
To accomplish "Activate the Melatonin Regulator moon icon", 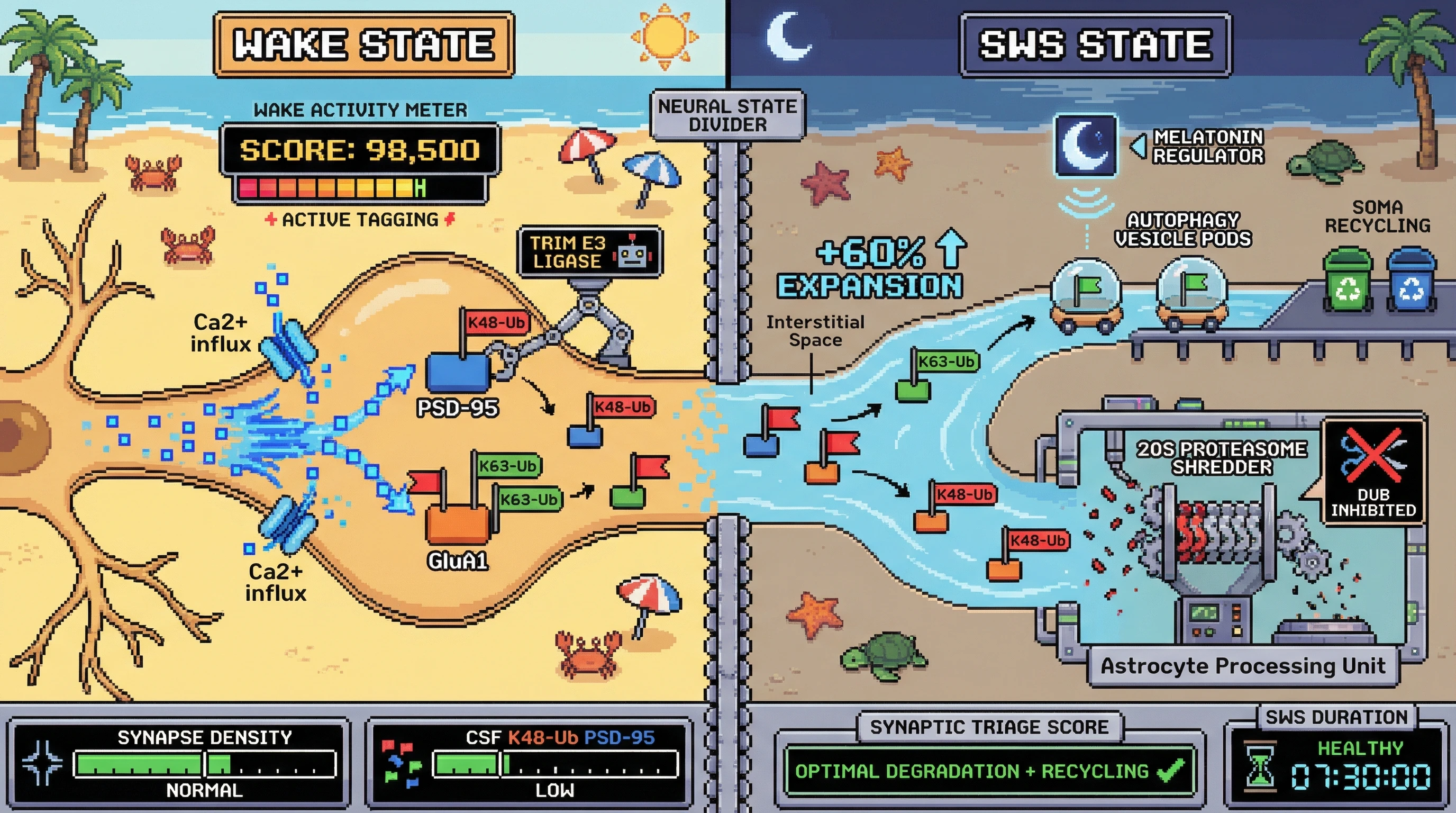I will (1085, 146).
